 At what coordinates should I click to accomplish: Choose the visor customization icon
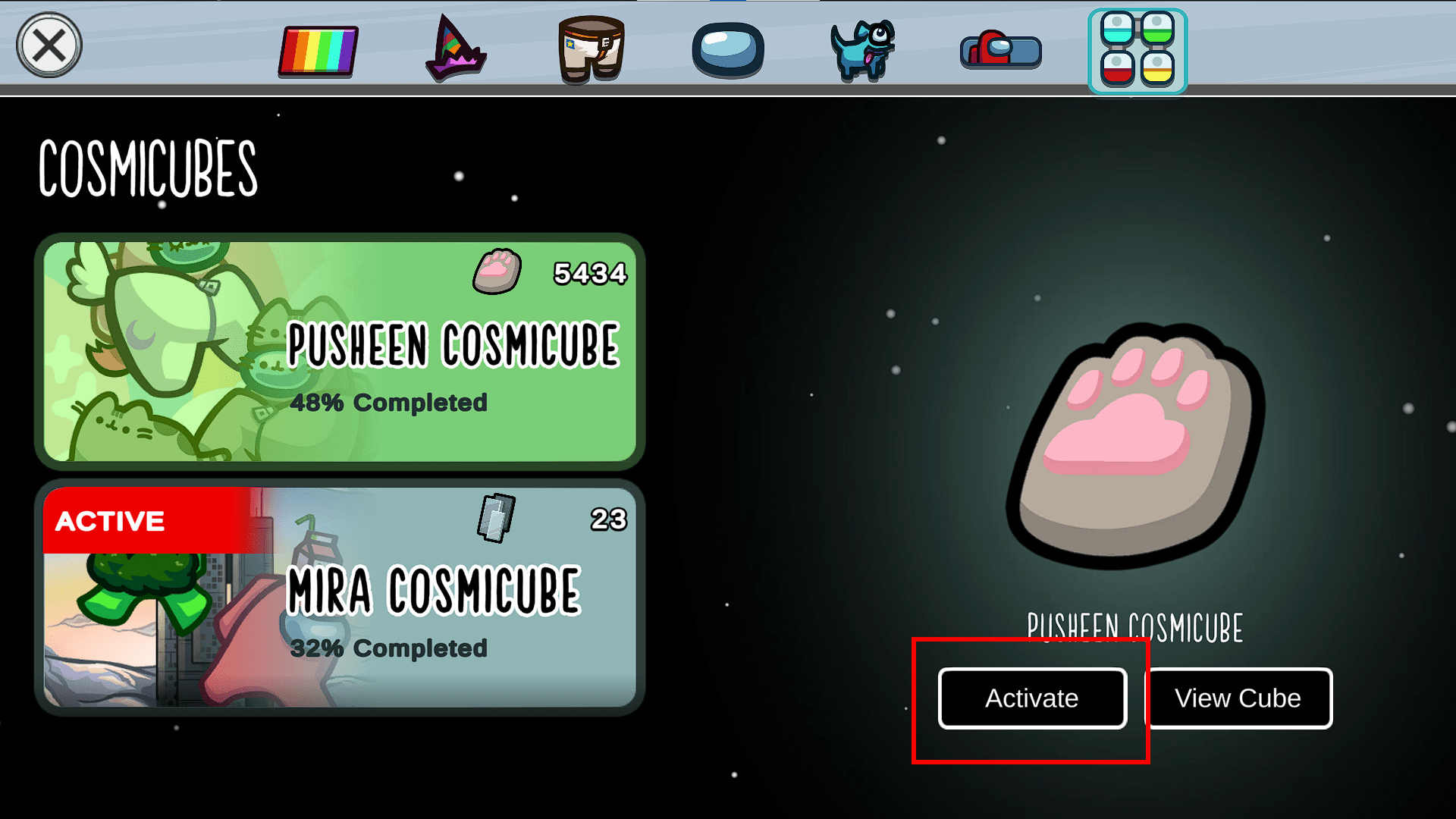[x=726, y=51]
